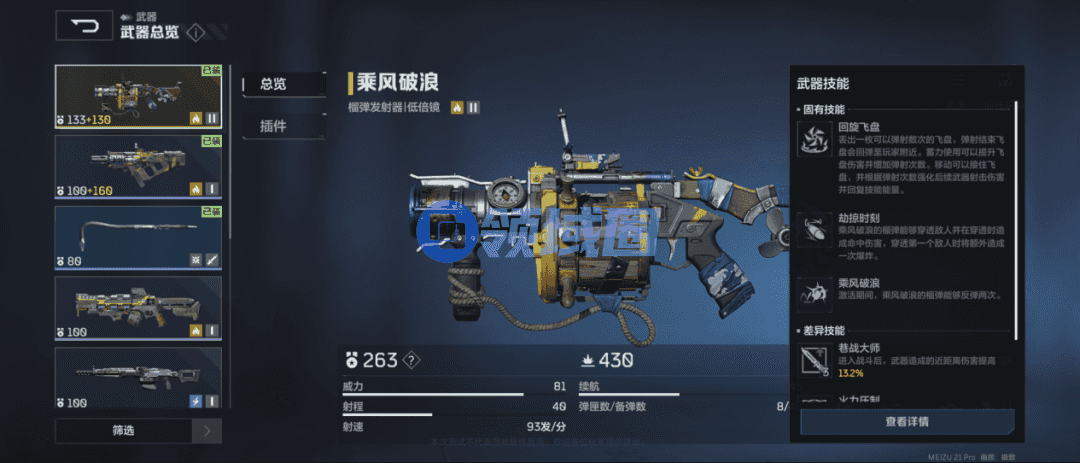Open the 筛选 filter button

123,431
